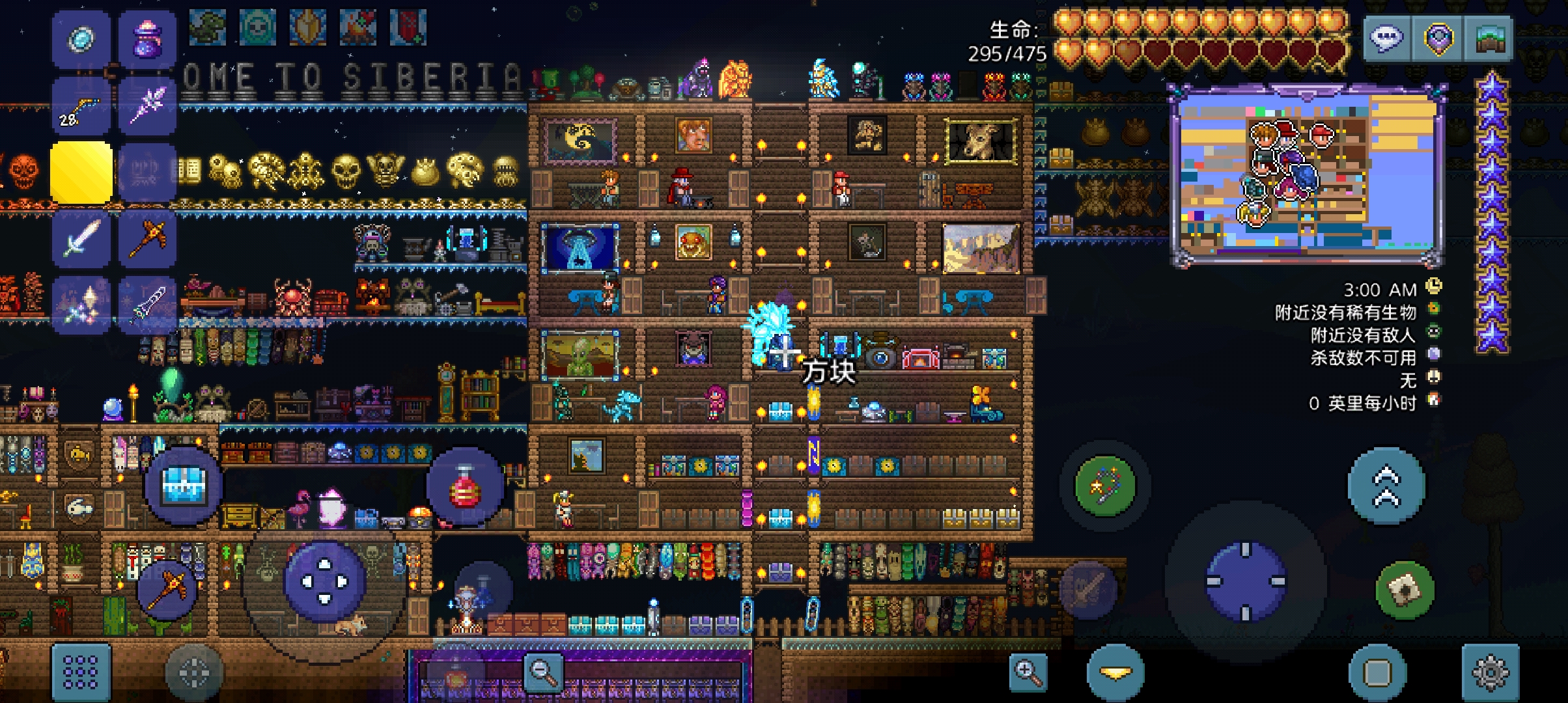Tap the double-arrow jump button
Viewport: 1568px width, 703px height.
[1386, 486]
